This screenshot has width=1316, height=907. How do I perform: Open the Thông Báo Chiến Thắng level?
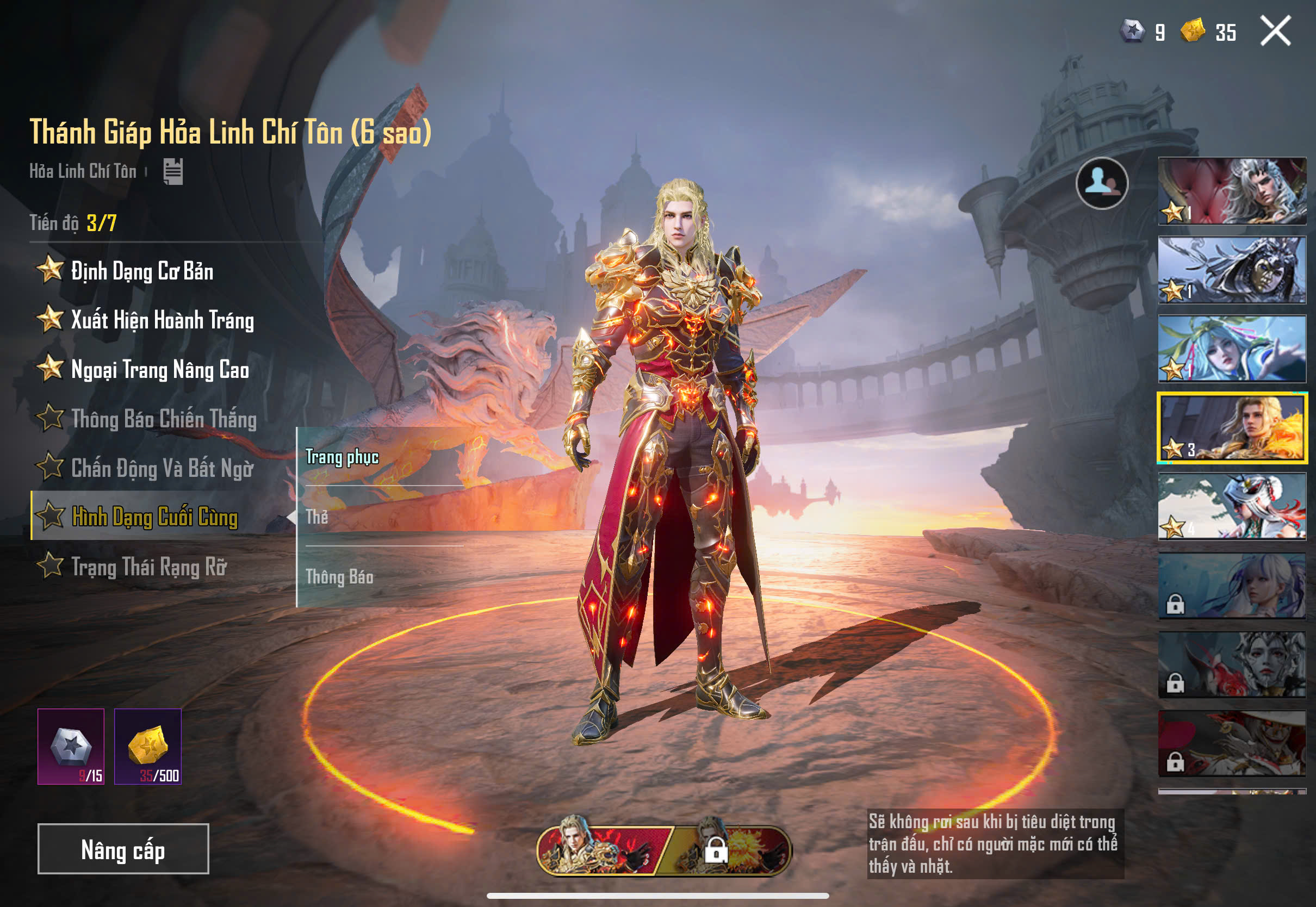164,419
